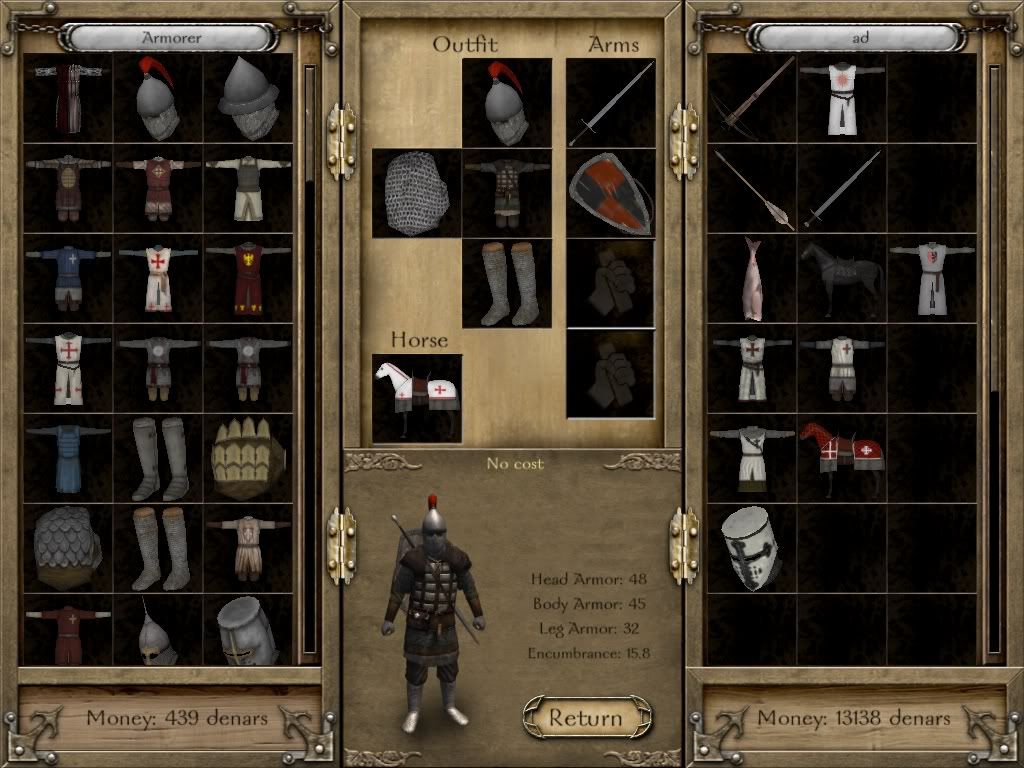Image resolution: width=1024 pixels, height=768 pixels.
Task: Choose the equipped mail boots slot
Action: [506, 283]
